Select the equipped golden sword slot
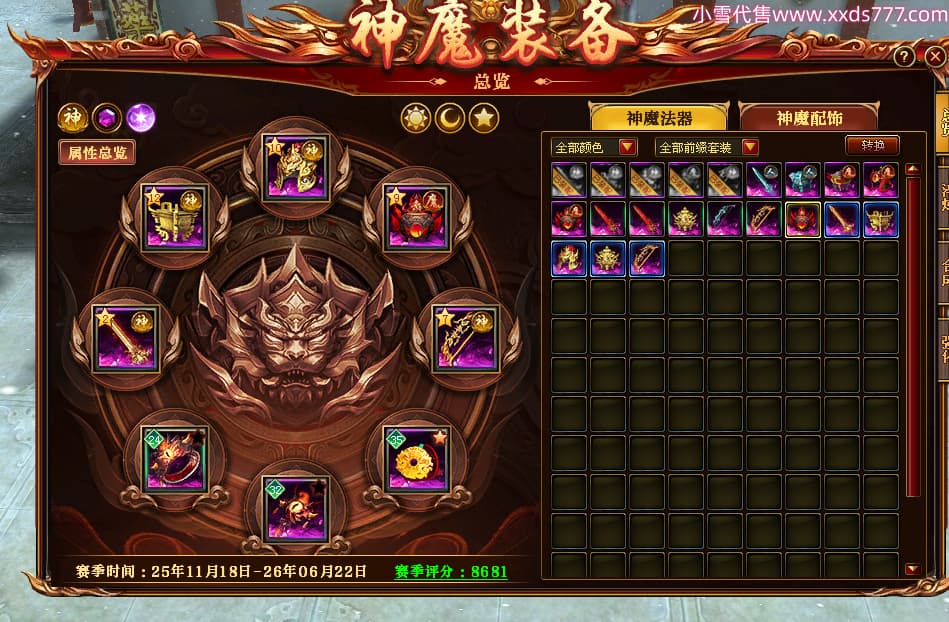 [x=123, y=338]
